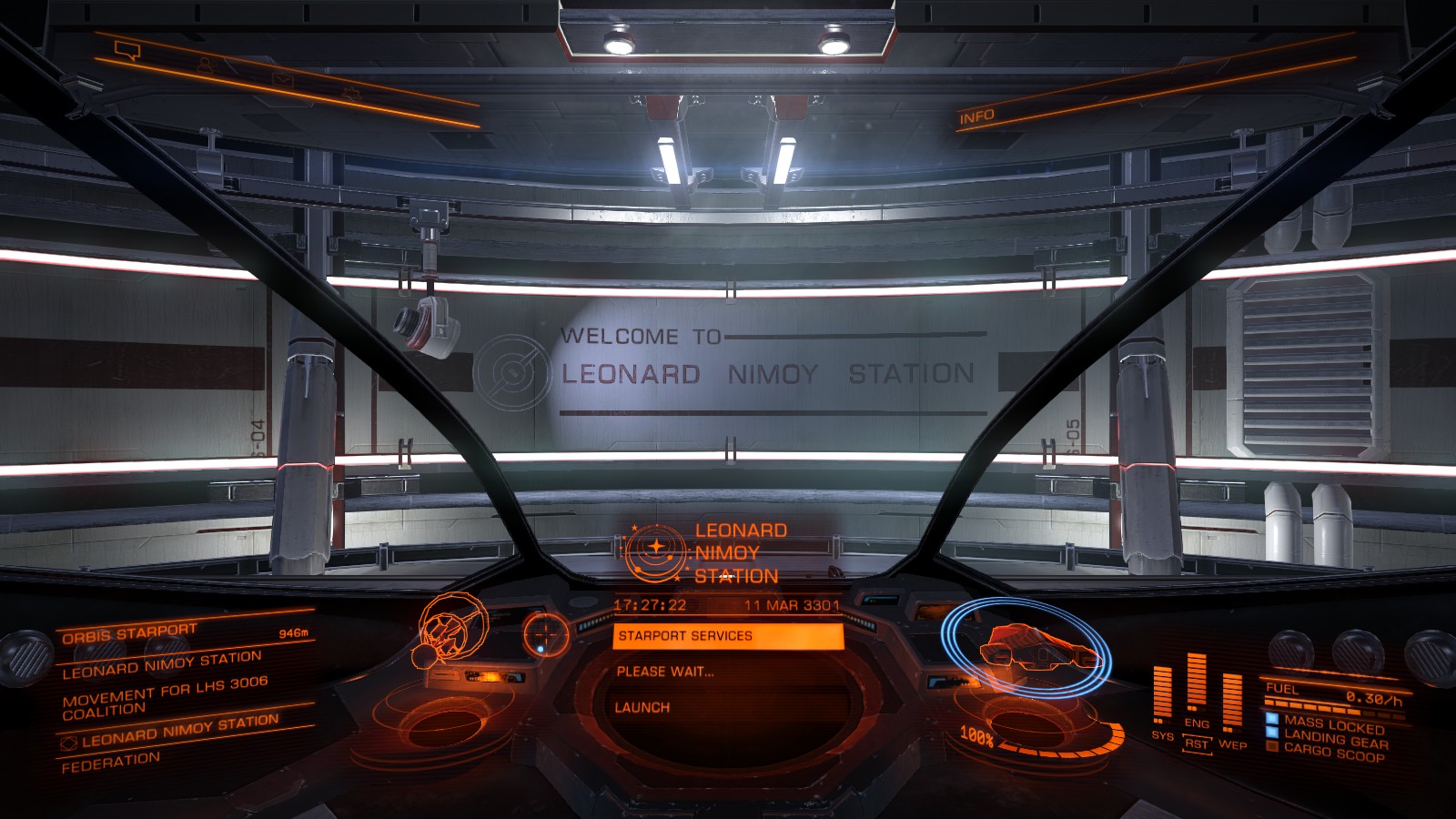Open the mail envelope icon

pos(283,79)
